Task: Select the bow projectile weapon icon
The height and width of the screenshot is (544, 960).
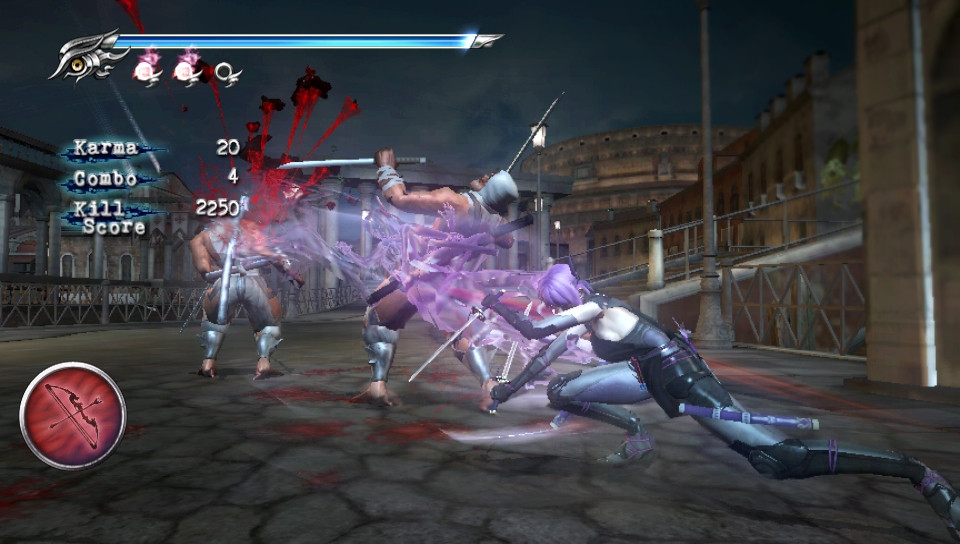Action: [x=73, y=415]
